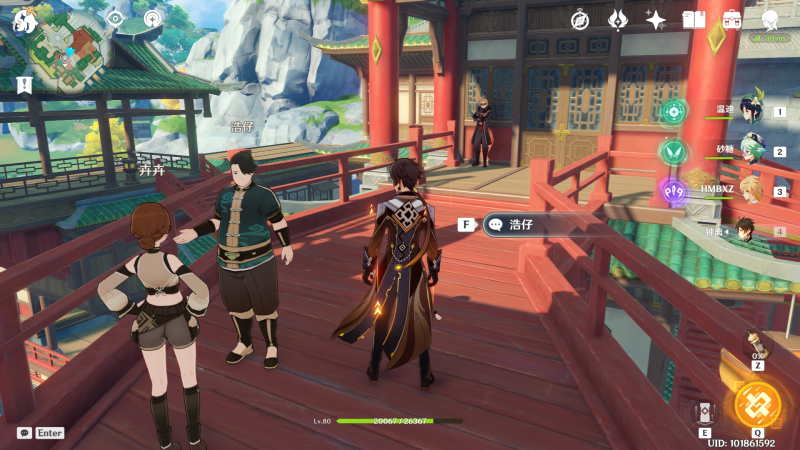The width and height of the screenshot is (800, 450).
Task: Open the chat box
Action: [24, 433]
